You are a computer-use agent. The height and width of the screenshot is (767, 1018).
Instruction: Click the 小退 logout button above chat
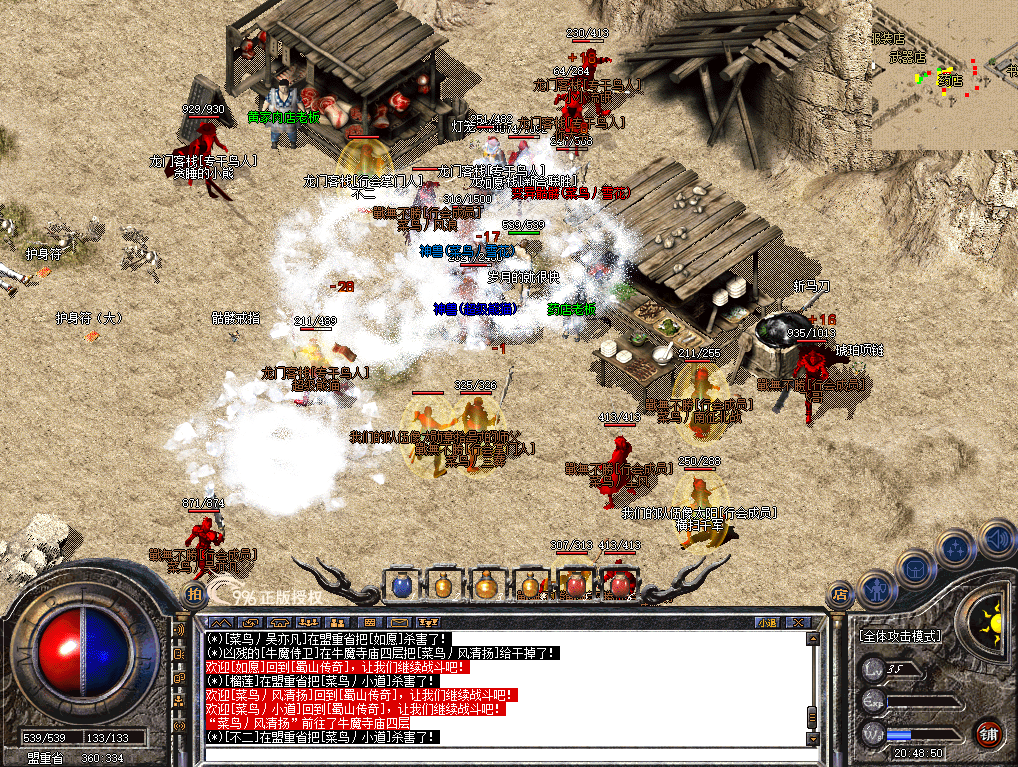click(767, 622)
